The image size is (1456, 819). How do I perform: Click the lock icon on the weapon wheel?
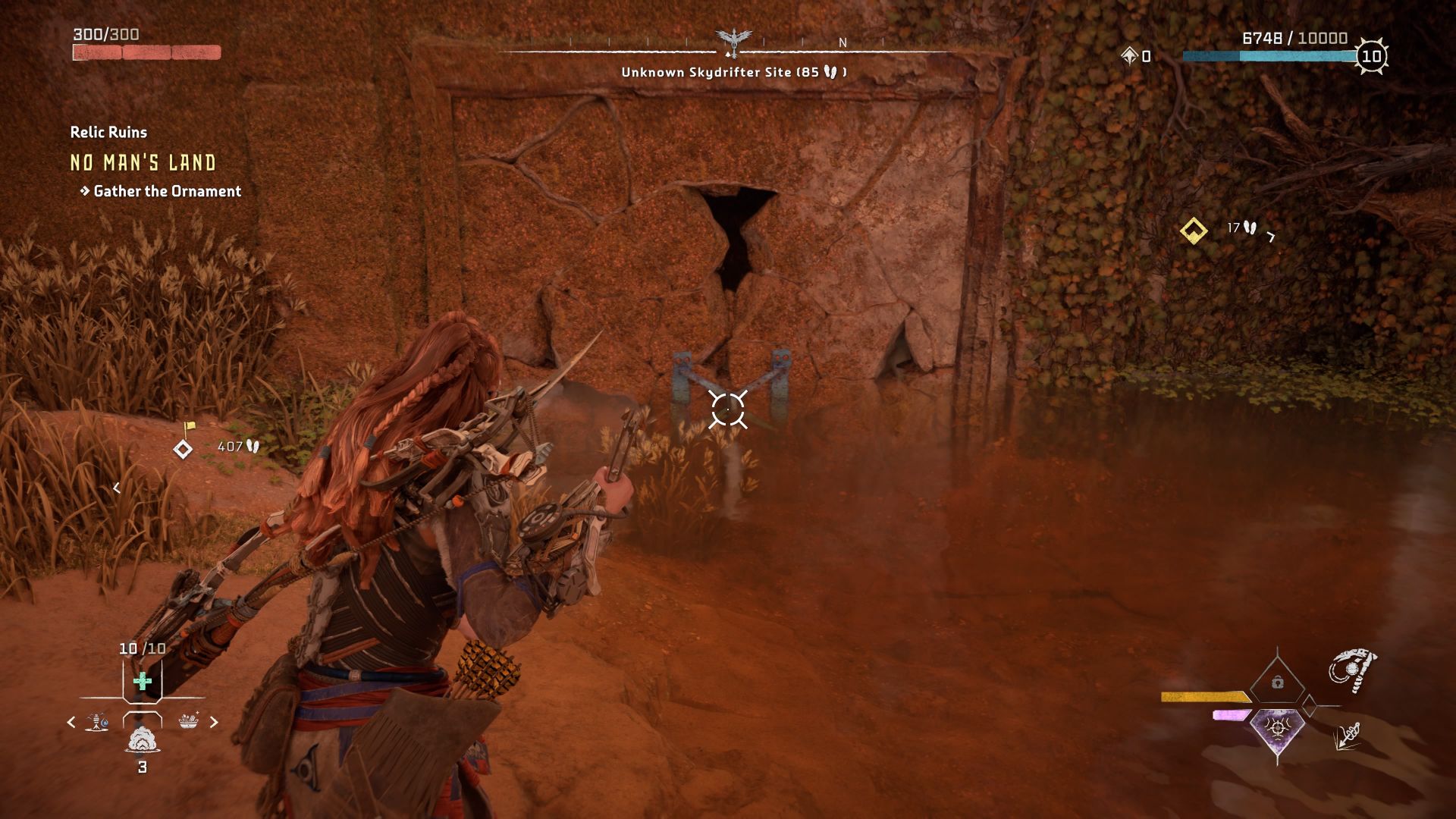coord(1277,682)
